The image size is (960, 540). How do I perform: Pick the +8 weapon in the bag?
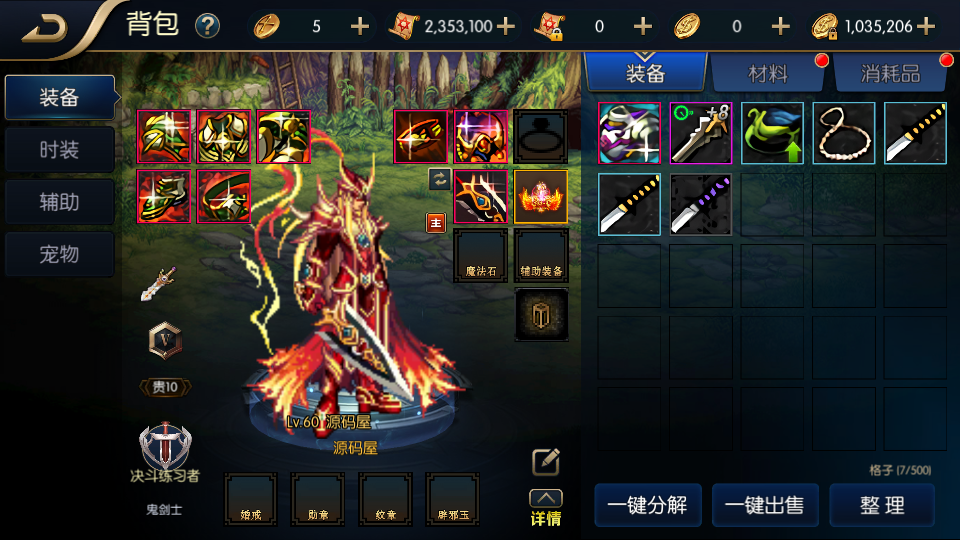click(x=700, y=133)
